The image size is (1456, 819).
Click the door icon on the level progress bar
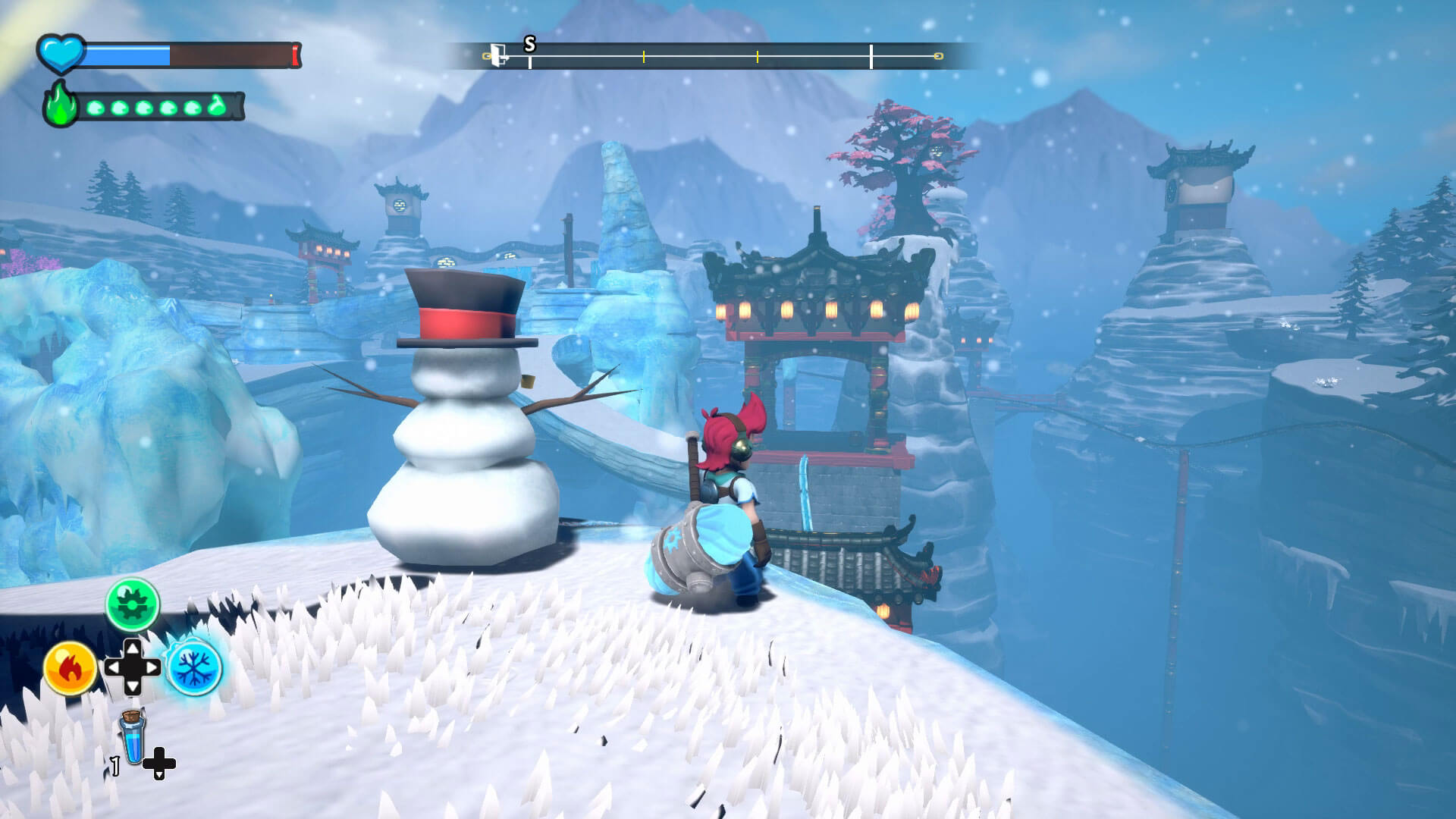pos(497,55)
